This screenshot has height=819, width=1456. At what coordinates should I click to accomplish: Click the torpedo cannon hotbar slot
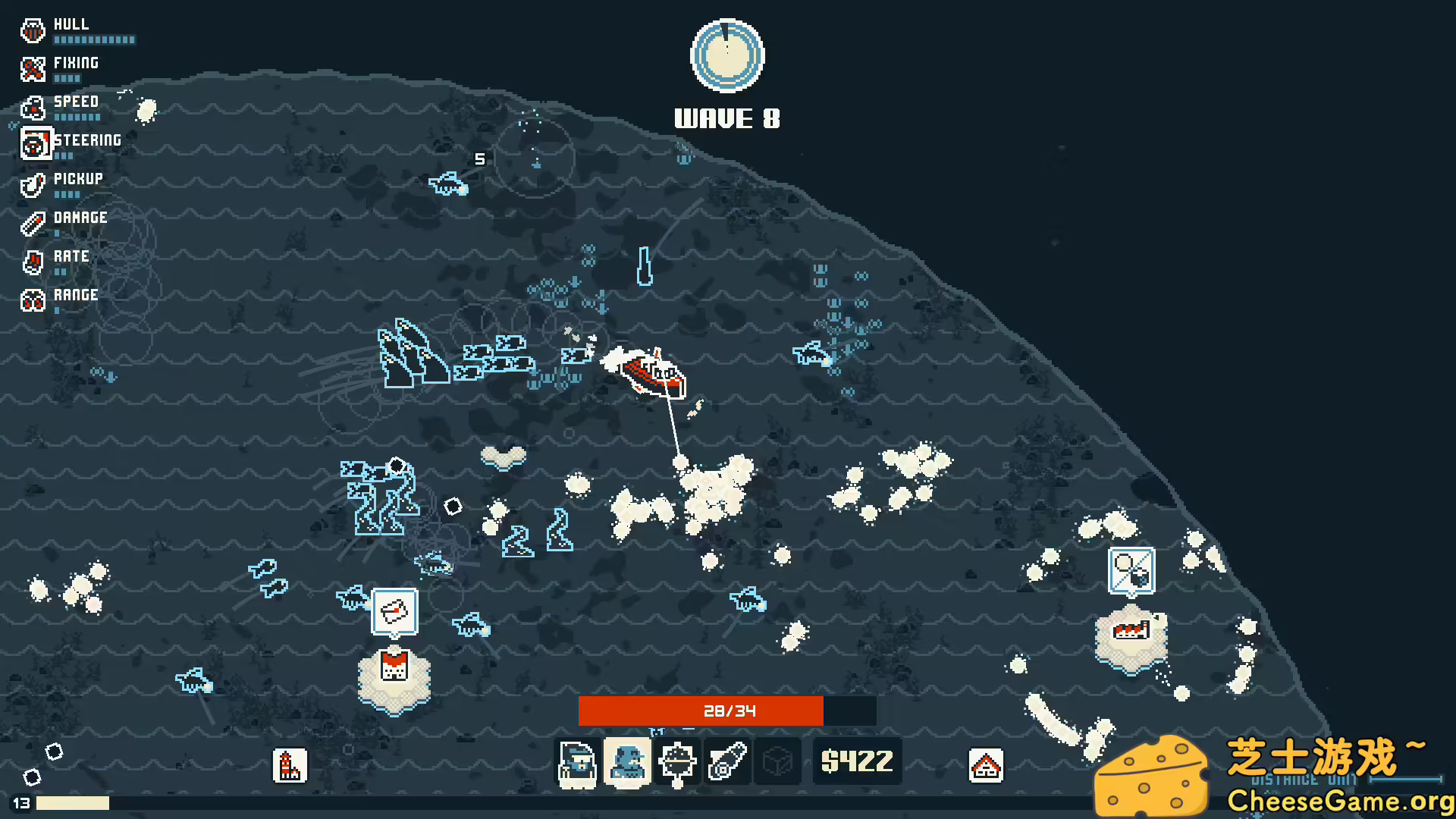tap(729, 761)
